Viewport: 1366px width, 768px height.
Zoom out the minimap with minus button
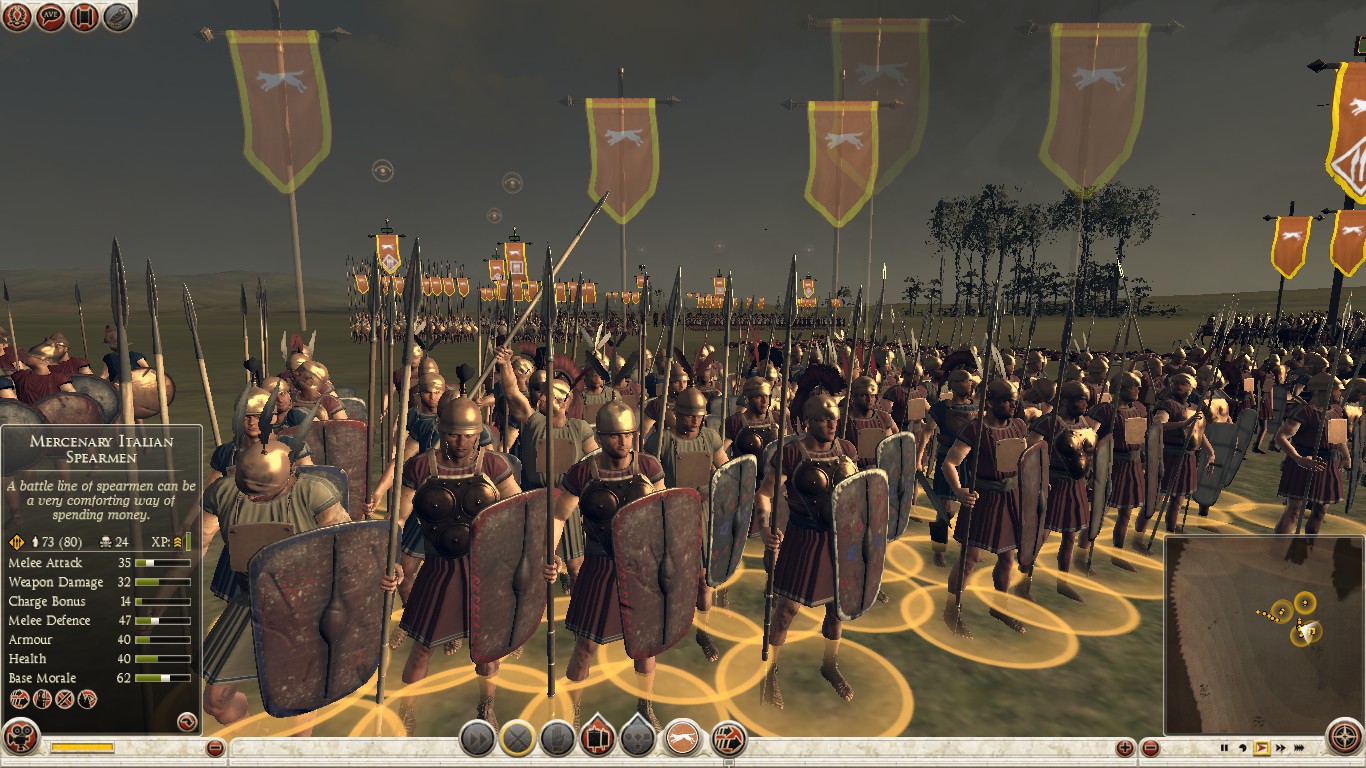tap(1151, 747)
